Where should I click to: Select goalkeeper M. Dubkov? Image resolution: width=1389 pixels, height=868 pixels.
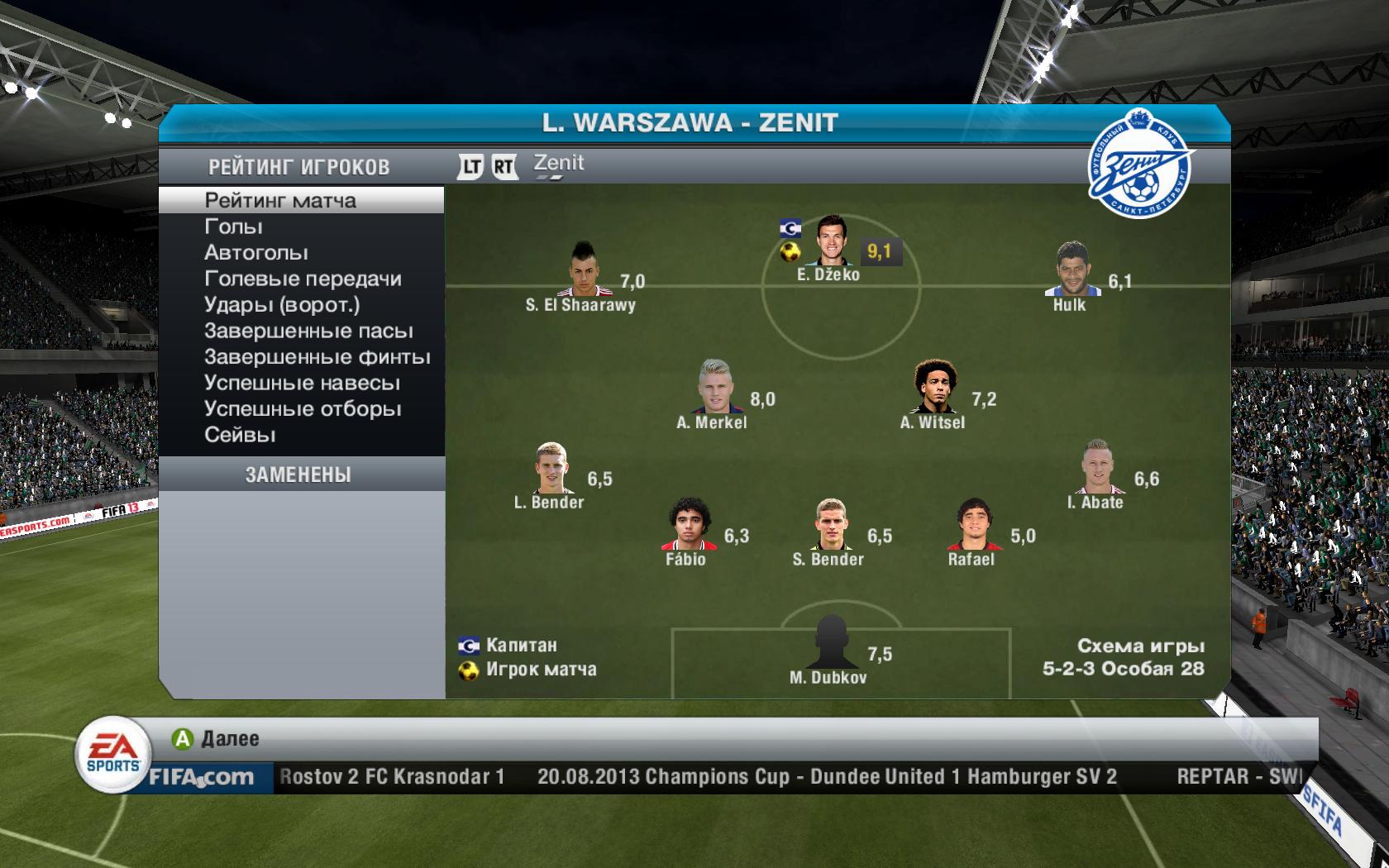click(829, 642)
